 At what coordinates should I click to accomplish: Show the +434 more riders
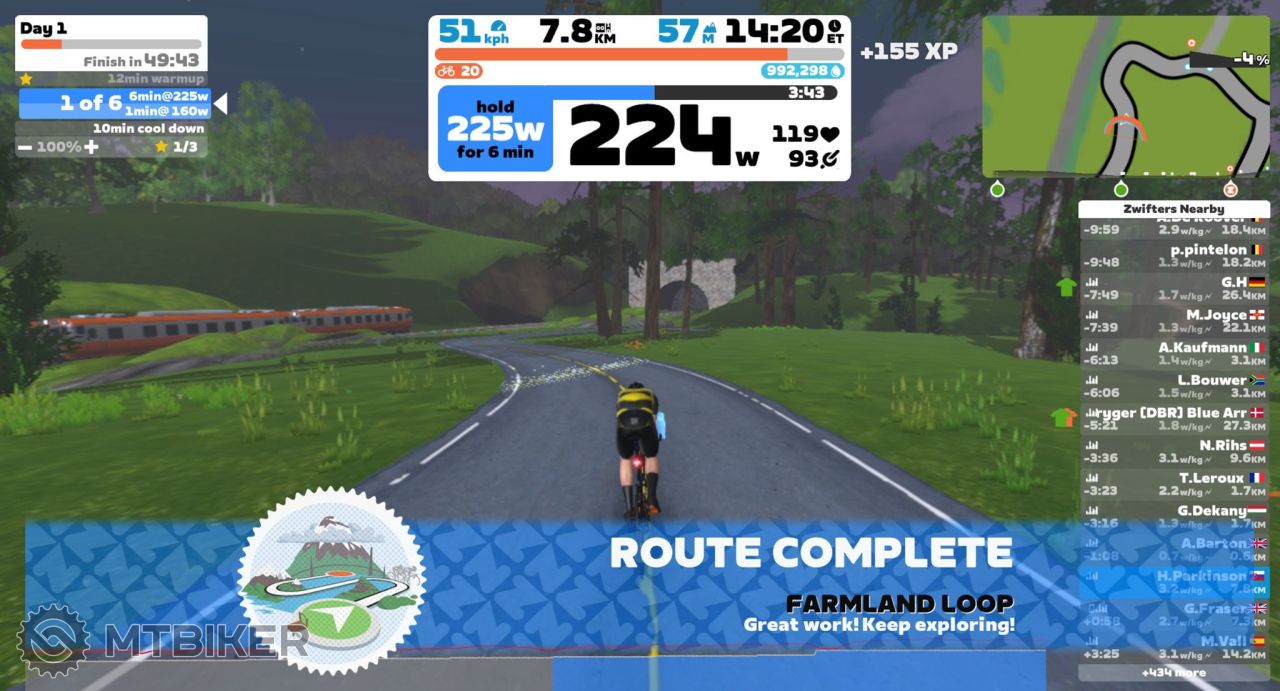tap(1173, 672)
